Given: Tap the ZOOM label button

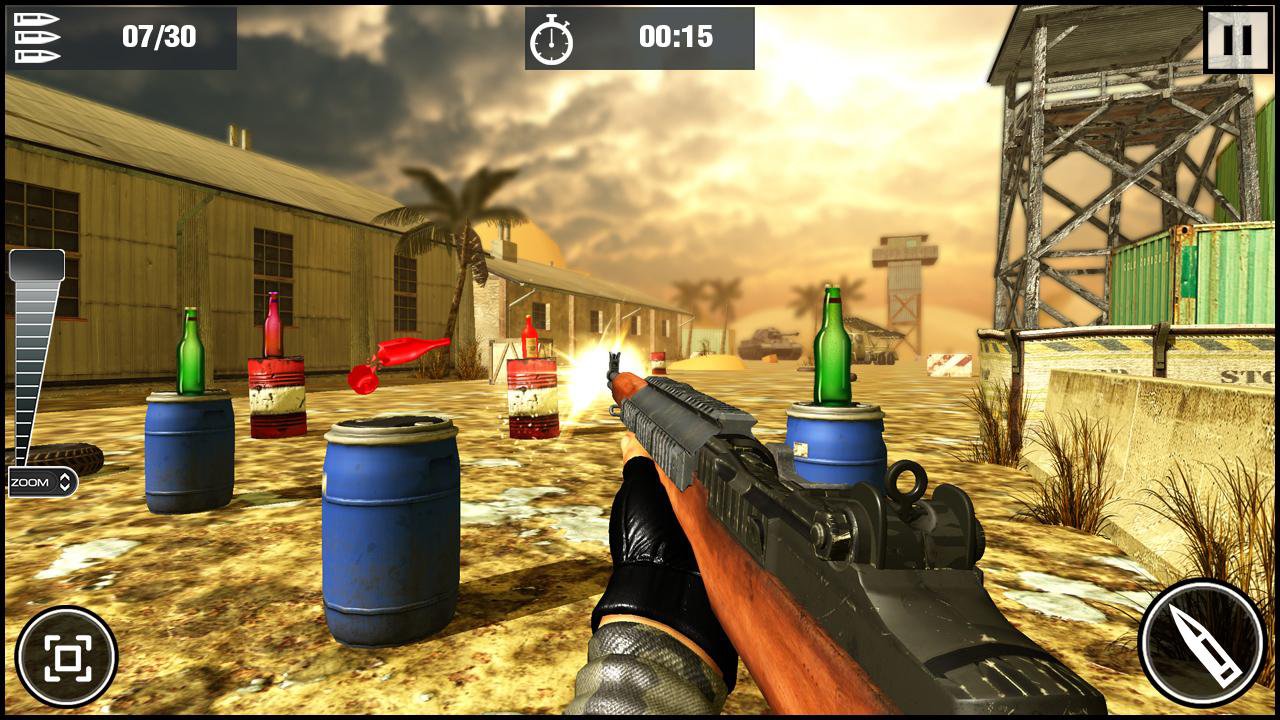Looking at the screenshot, I should click(x=42, y=482).
